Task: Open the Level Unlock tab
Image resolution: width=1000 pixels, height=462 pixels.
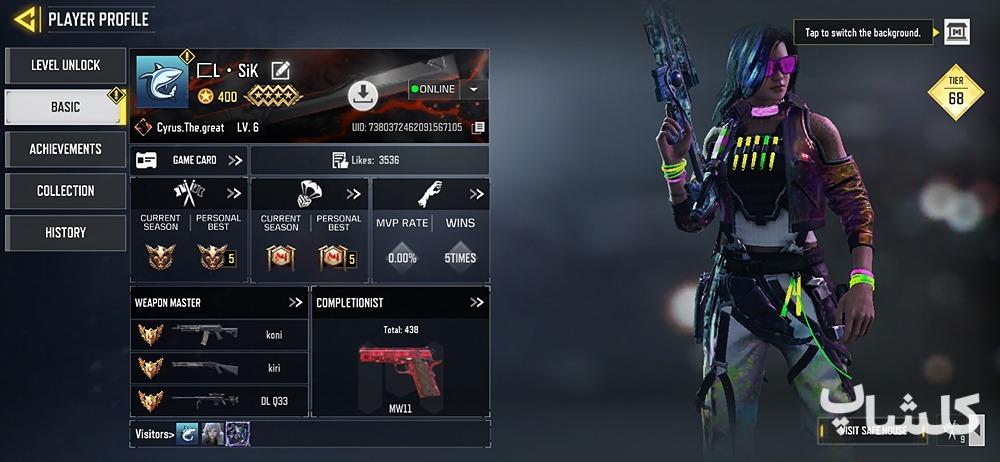Action: tap(65, 65)
